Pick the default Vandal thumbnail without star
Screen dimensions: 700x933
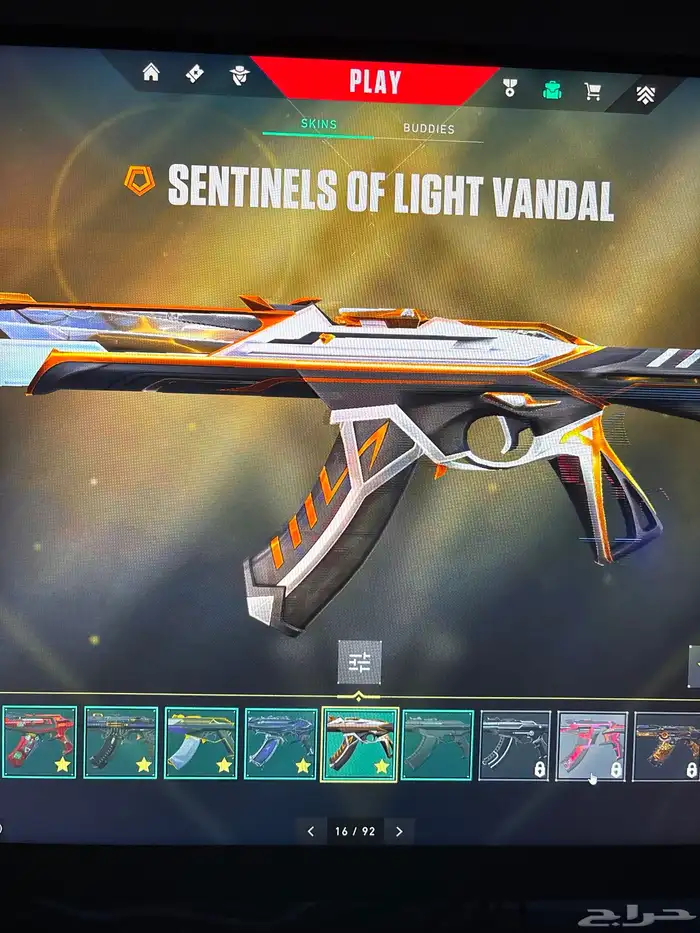[437, 744]
